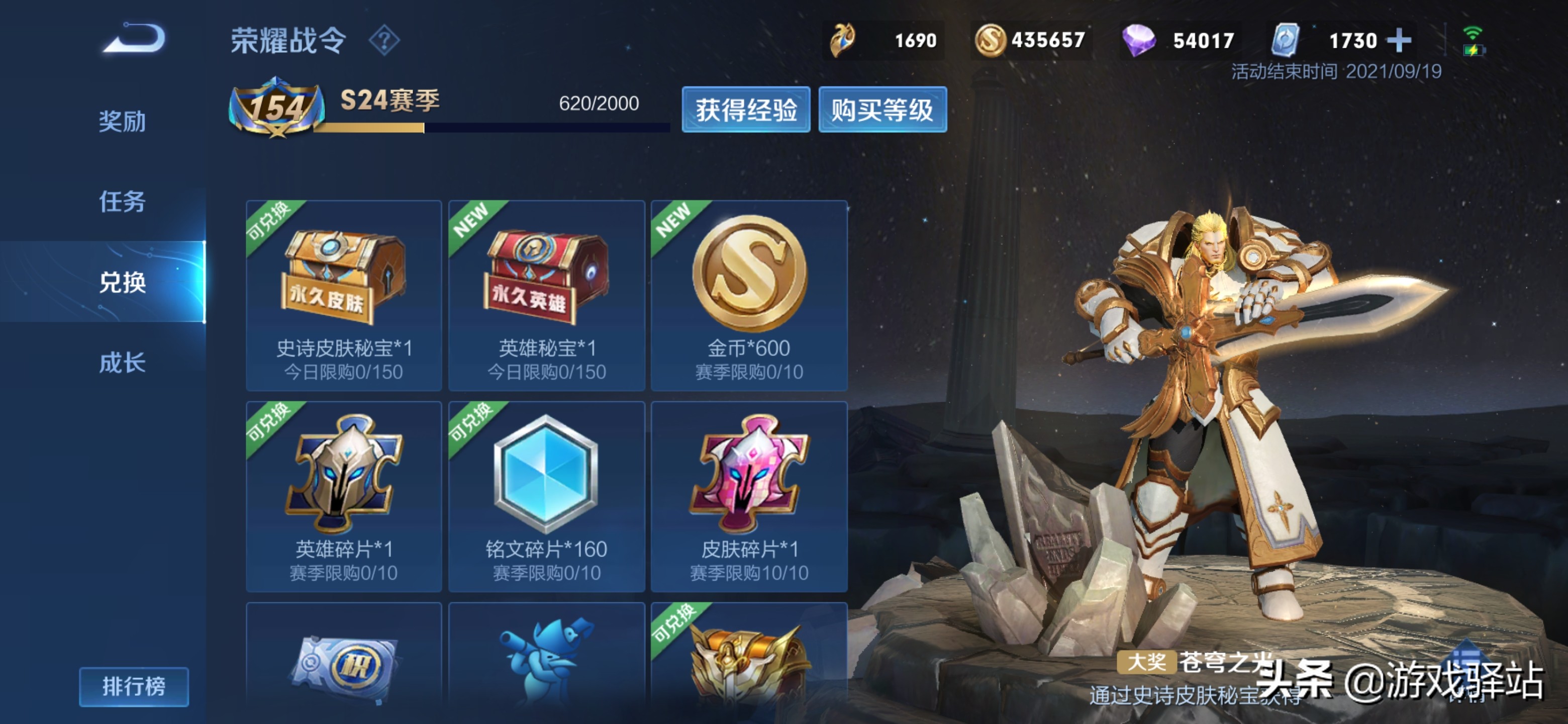Choose the 英雄秘宝 hero chest item
The width and height of the screenshot is (1568, 724).
coord(546,295)
